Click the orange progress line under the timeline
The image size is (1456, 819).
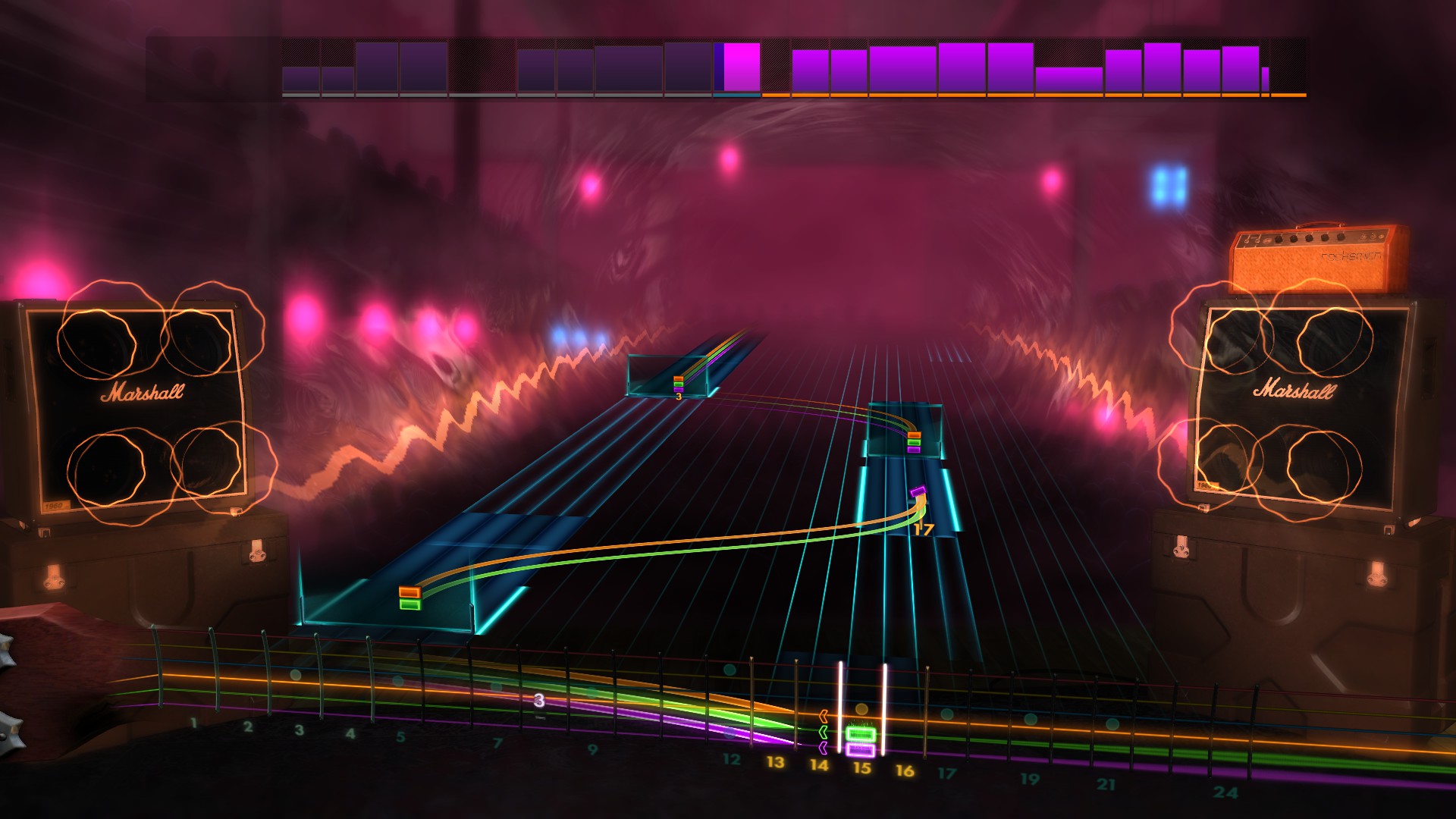pyautogui.click(x=1024, y=95)
